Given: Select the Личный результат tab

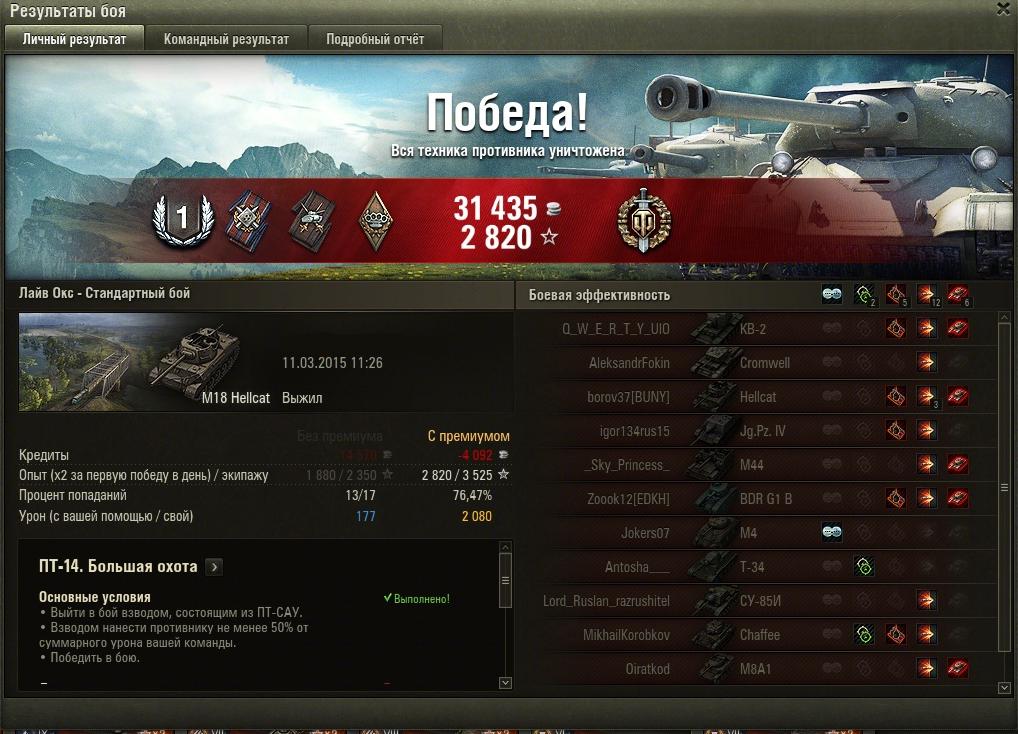Looking at the screenshot, I should pos(75,39).
